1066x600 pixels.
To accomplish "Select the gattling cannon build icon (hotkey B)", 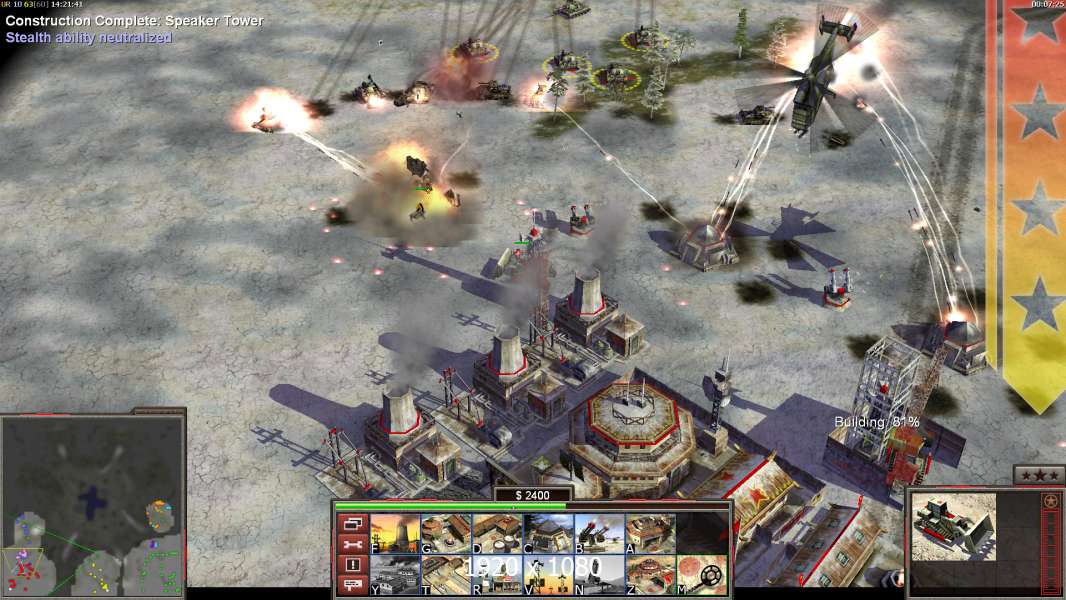I will coord(599,534).
